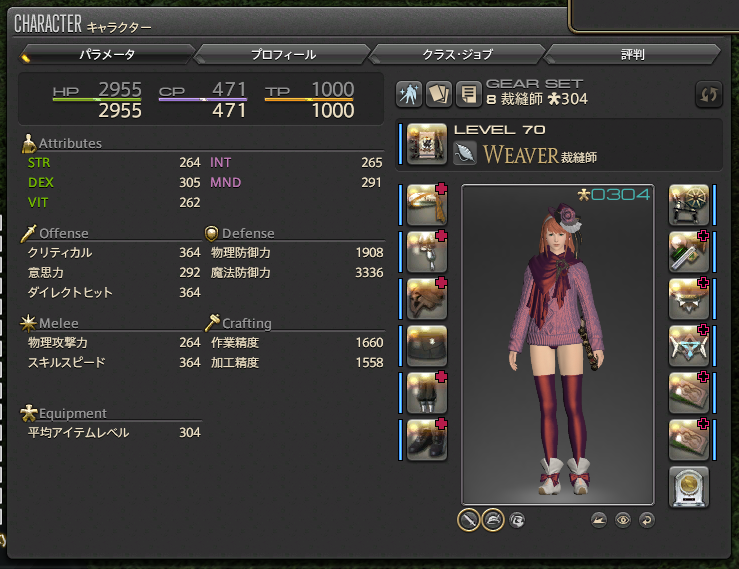Screen dimensions: 739x569
Task: Select the black belt equipment slot
Action: coord(427,346)
